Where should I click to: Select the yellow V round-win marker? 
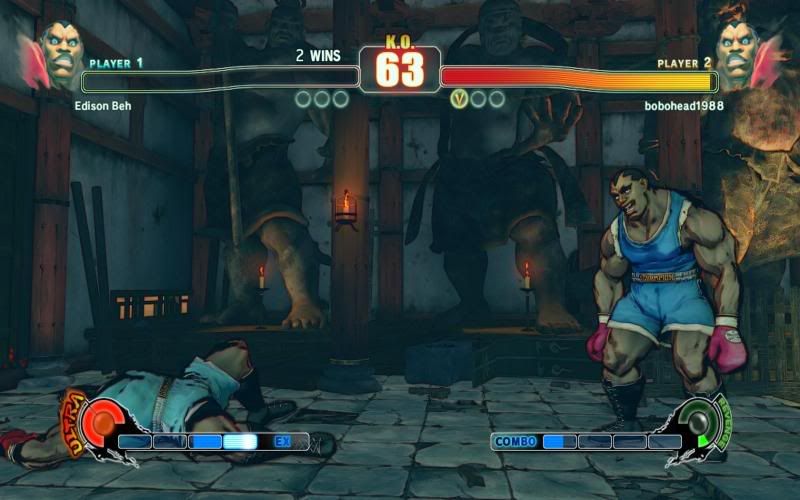pos(459,98)
